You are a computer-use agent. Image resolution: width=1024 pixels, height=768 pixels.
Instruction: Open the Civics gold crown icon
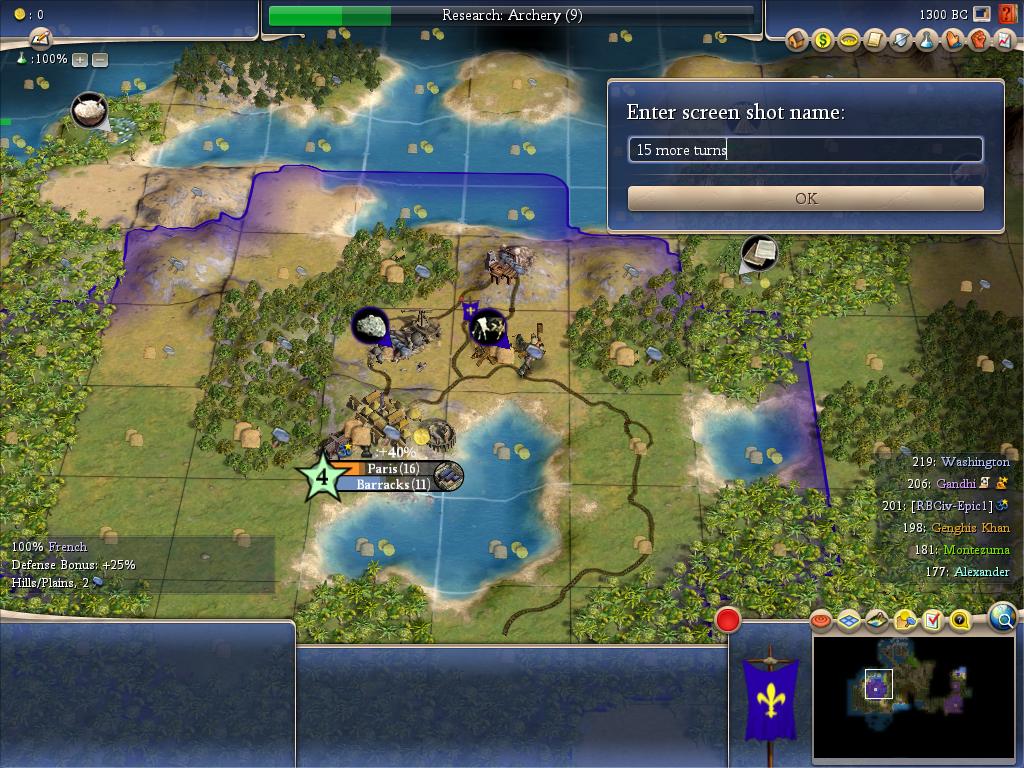pos(849,40)
